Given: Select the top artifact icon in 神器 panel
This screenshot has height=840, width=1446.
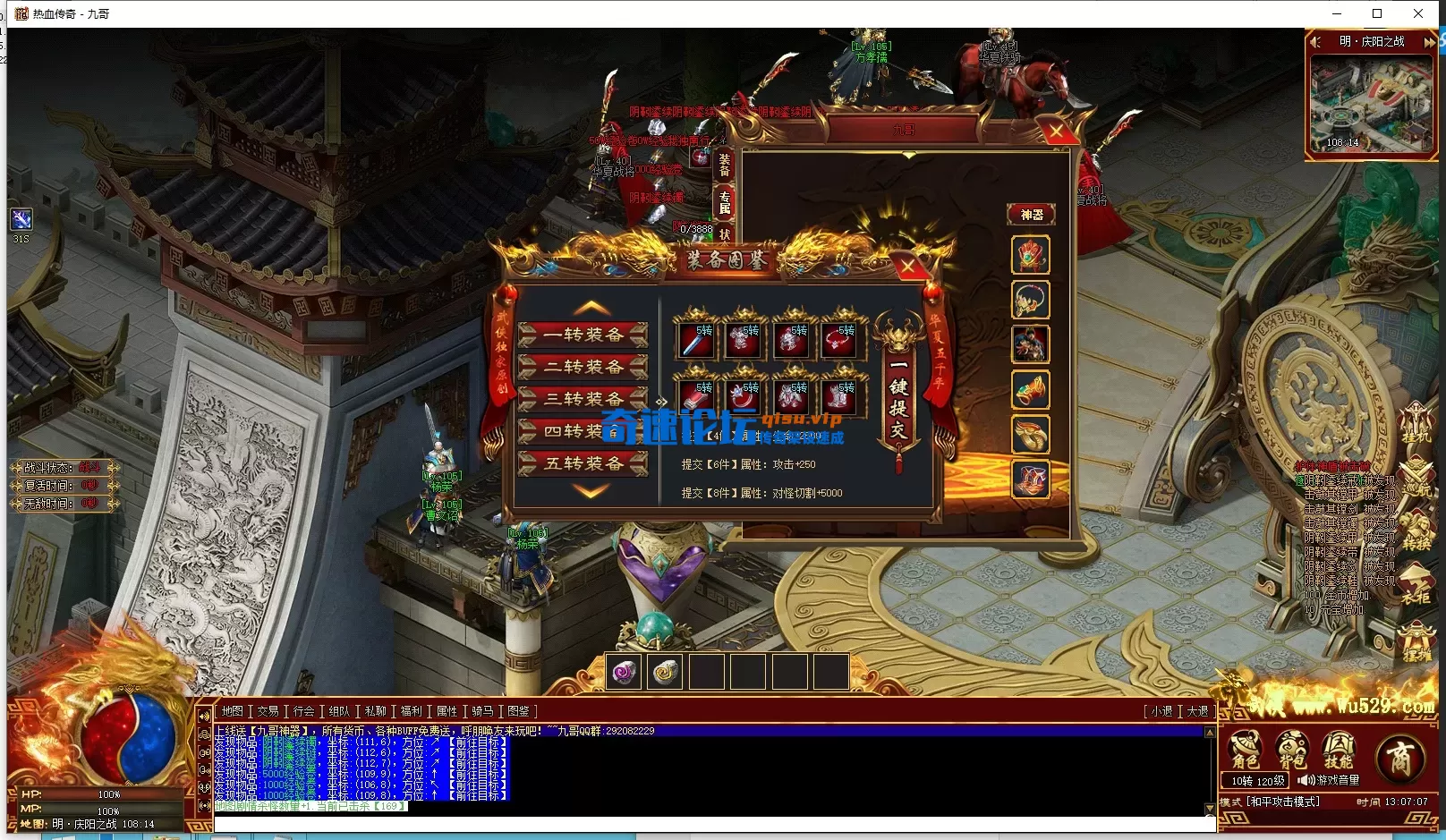Looking at the screenshot, I should [x=1031, y=255].
